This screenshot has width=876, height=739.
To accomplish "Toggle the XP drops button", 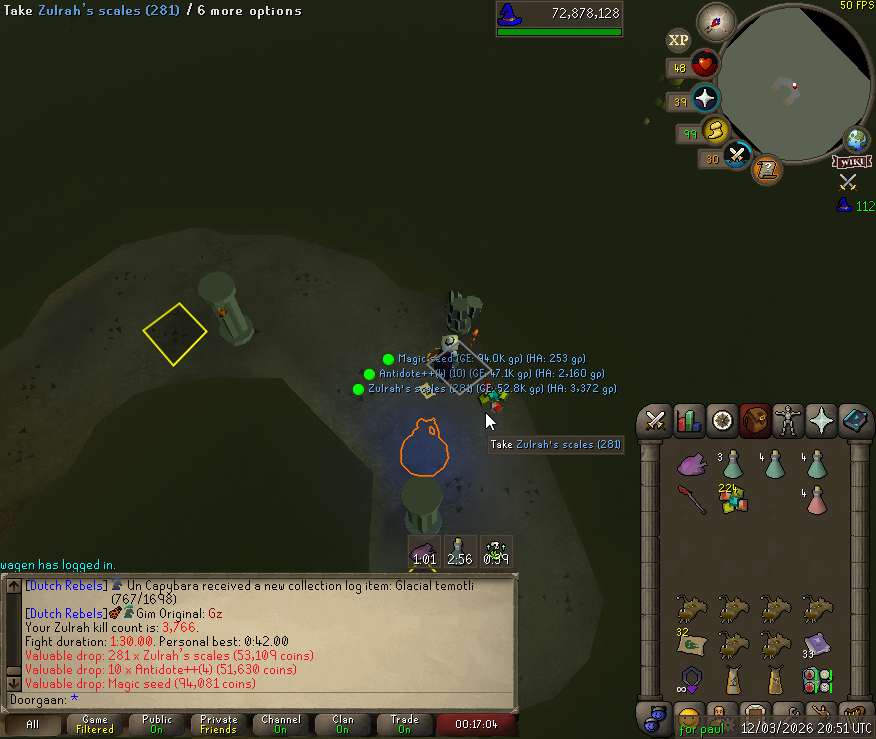I will pyautogui.click(x=678, y=40).
